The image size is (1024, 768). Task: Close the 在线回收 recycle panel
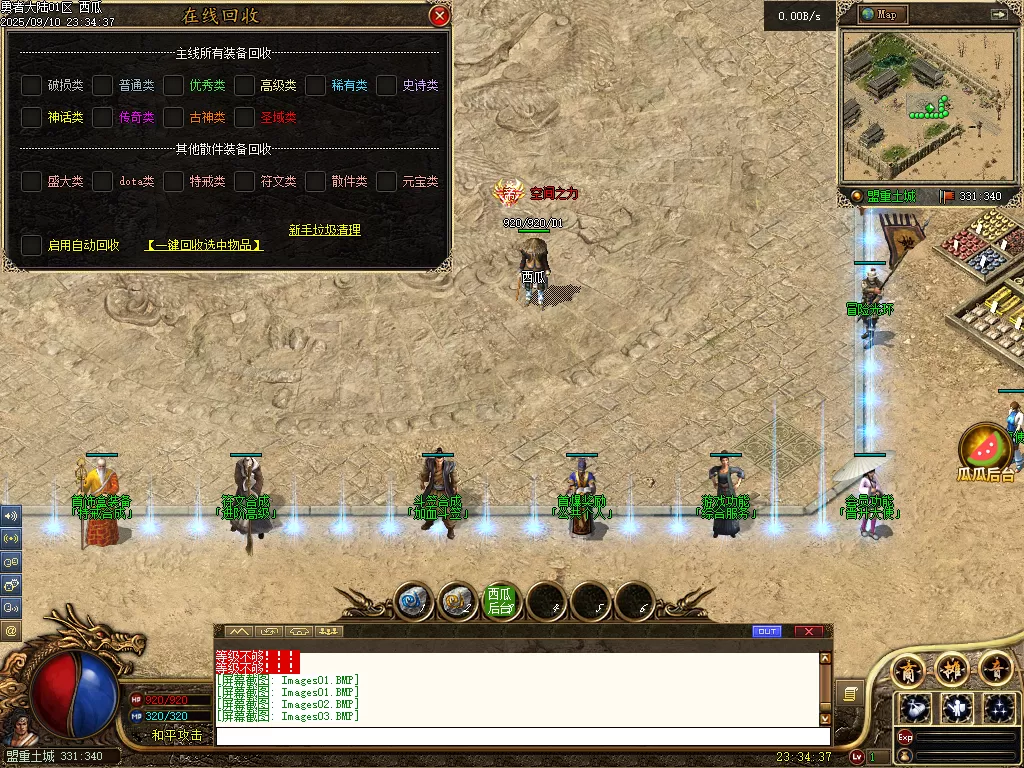439,16
